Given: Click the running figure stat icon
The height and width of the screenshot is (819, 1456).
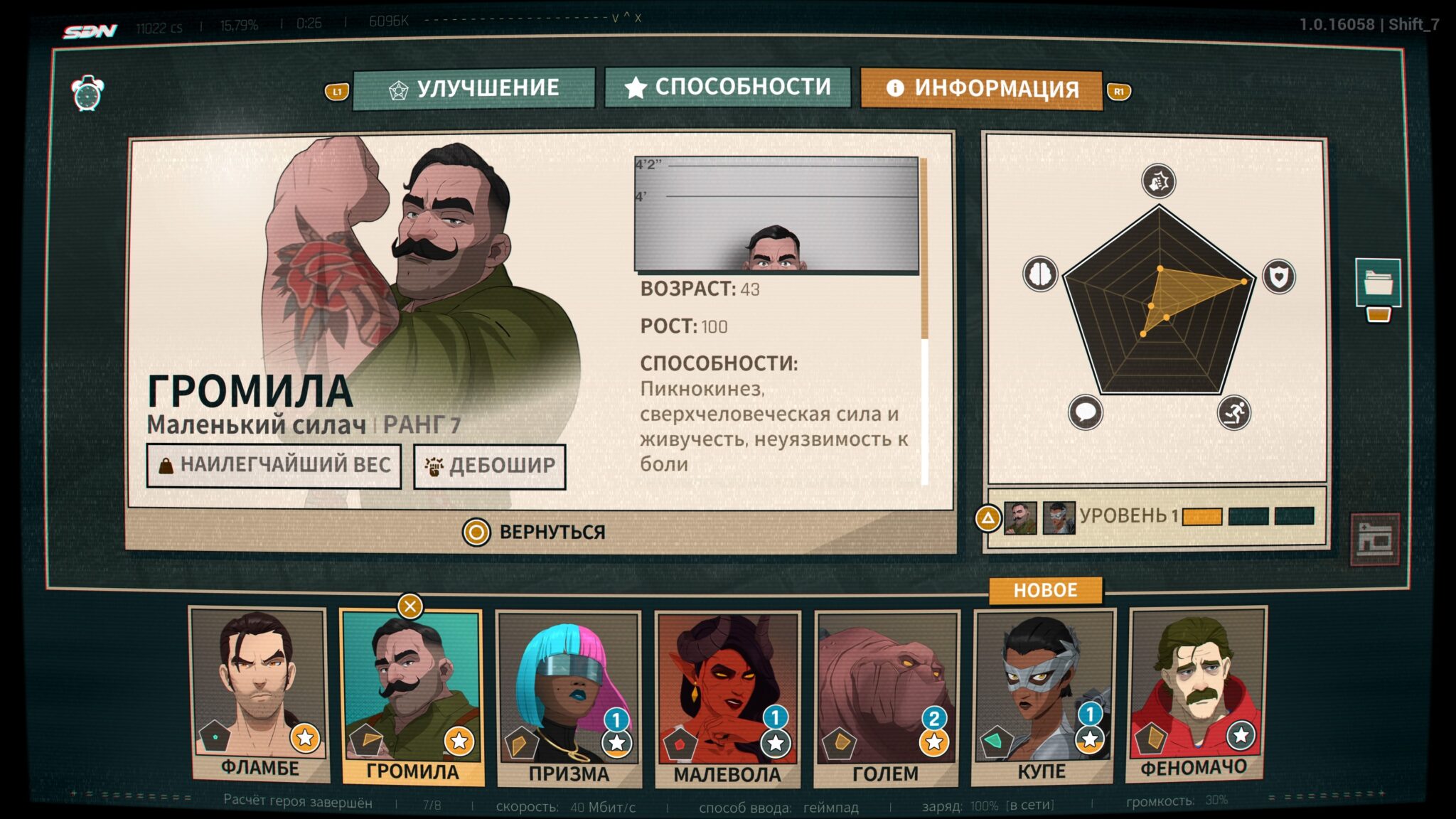Looking at the screenshot, I should pyautogui.click(x=1233, y=412).
